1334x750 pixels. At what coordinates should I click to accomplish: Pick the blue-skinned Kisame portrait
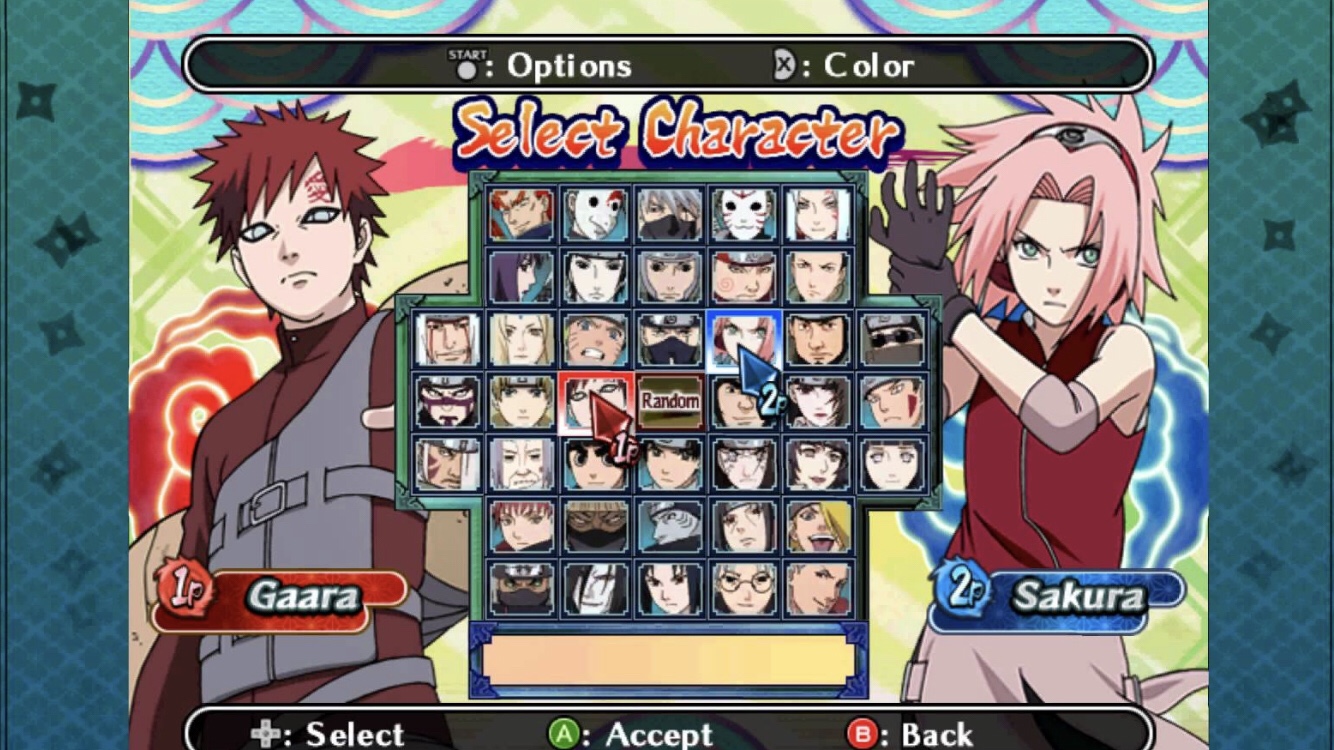[x=669, y=526]
